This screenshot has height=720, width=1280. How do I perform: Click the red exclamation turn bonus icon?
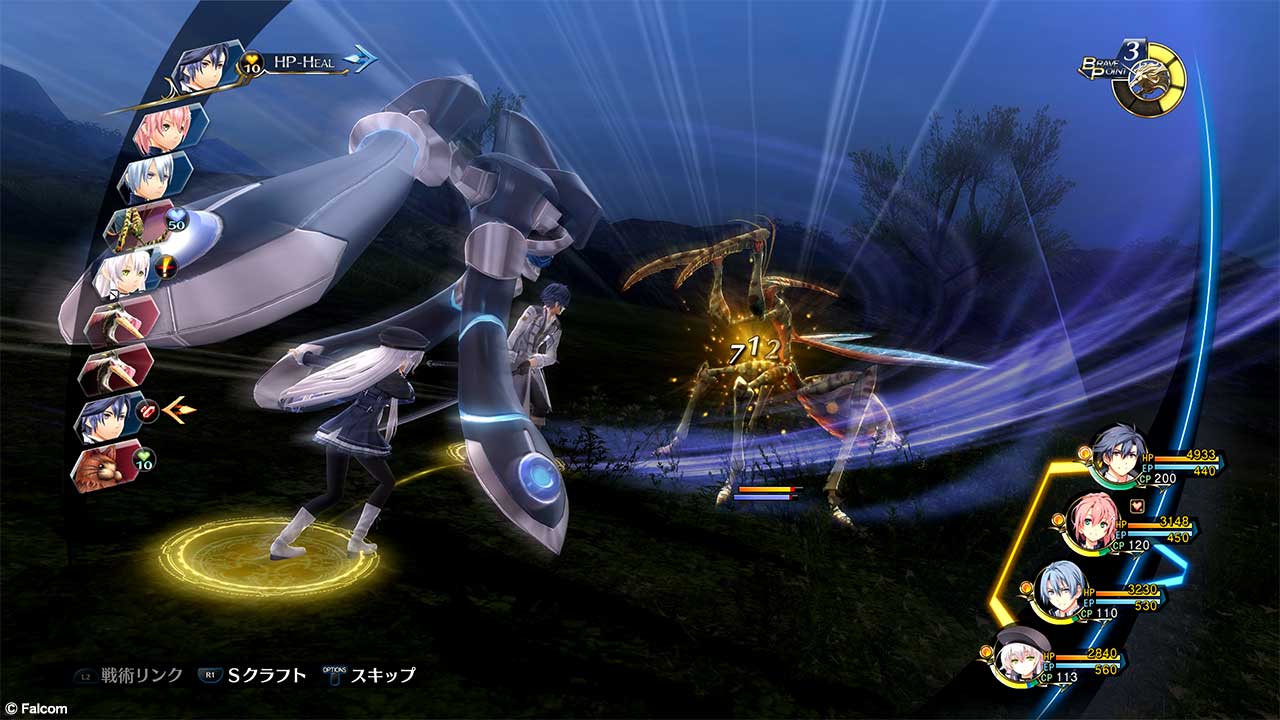[167, 266]
